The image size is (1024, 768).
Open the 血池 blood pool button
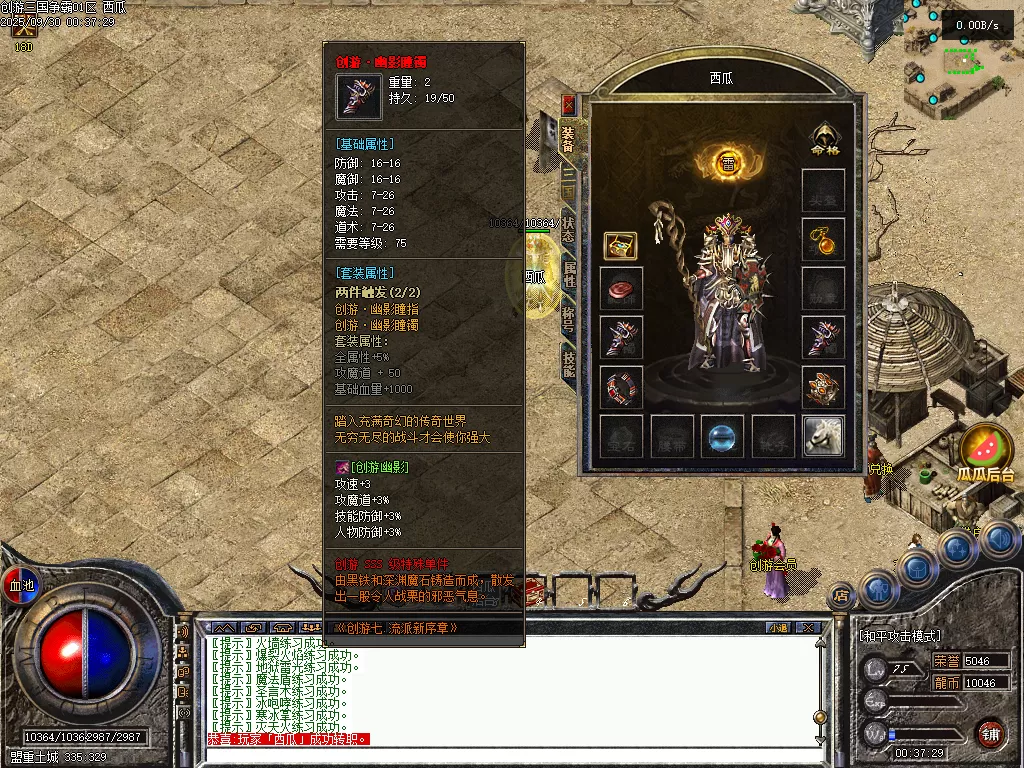(20, 584)
